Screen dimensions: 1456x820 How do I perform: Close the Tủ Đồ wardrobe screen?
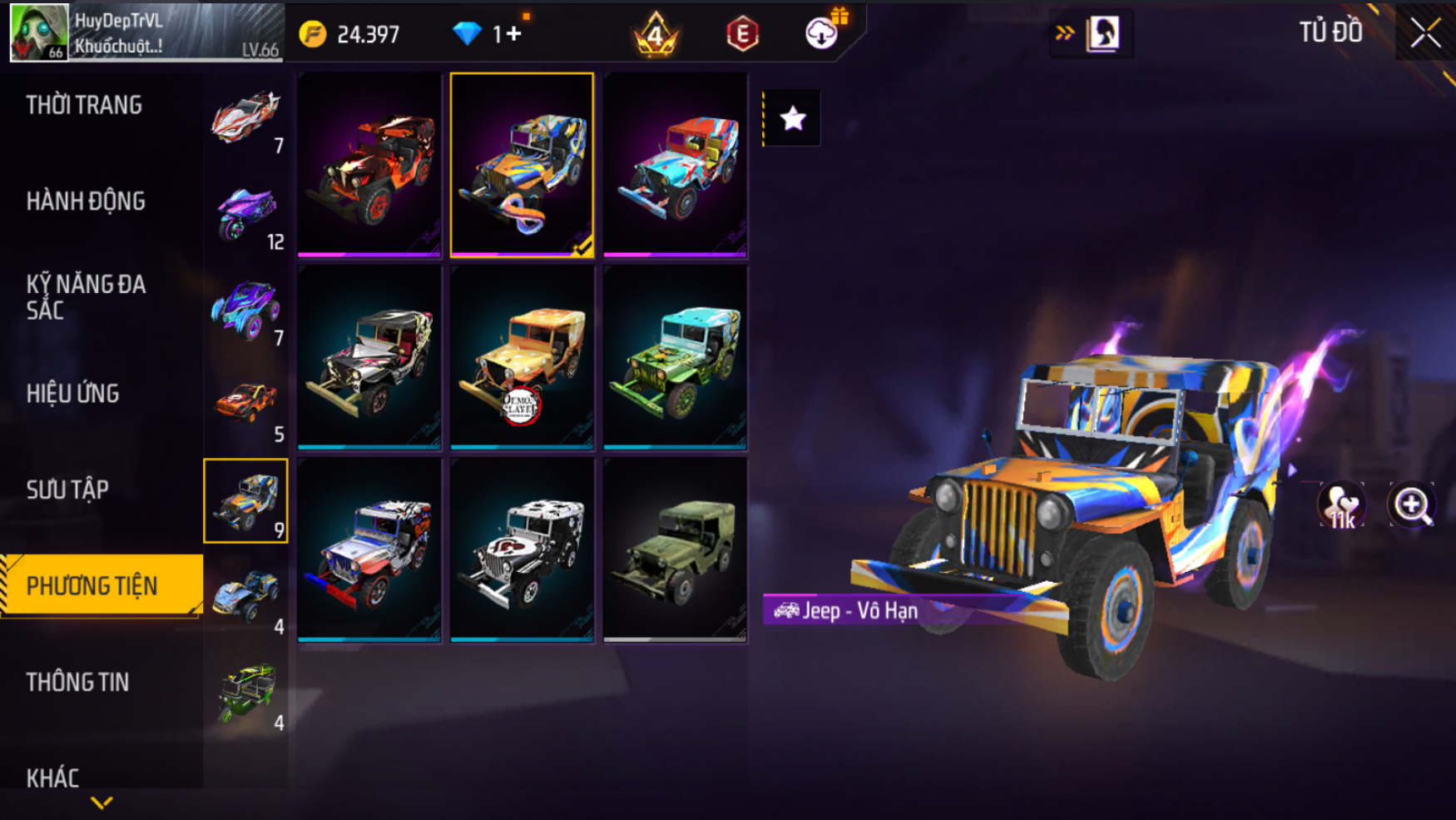point(1425,33)
